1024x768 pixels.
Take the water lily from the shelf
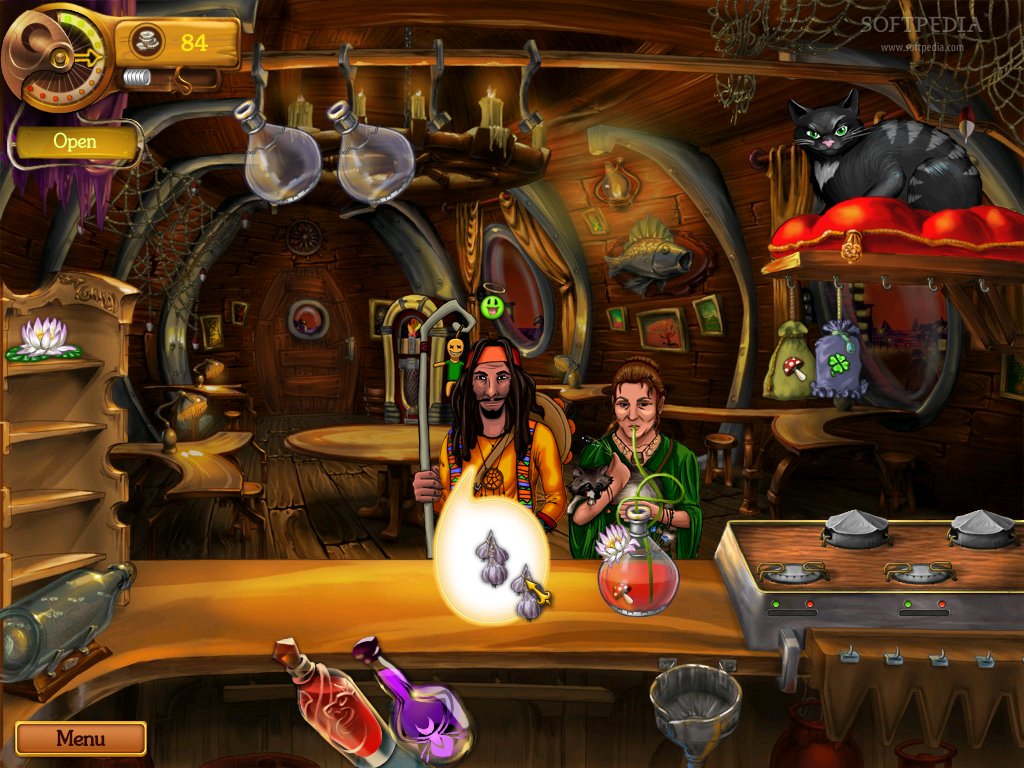(x=42, y=338)
